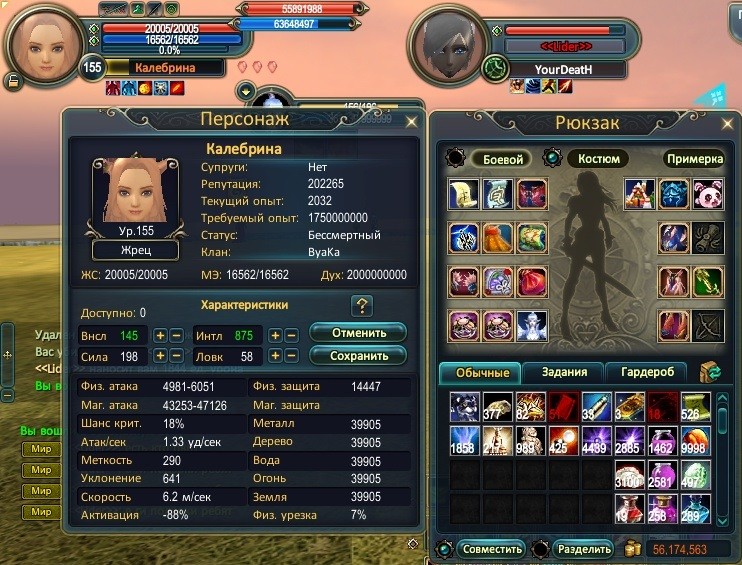The image size is (742, 565).
Task: Open the Примерка fitting option
Action: (693, 158)
